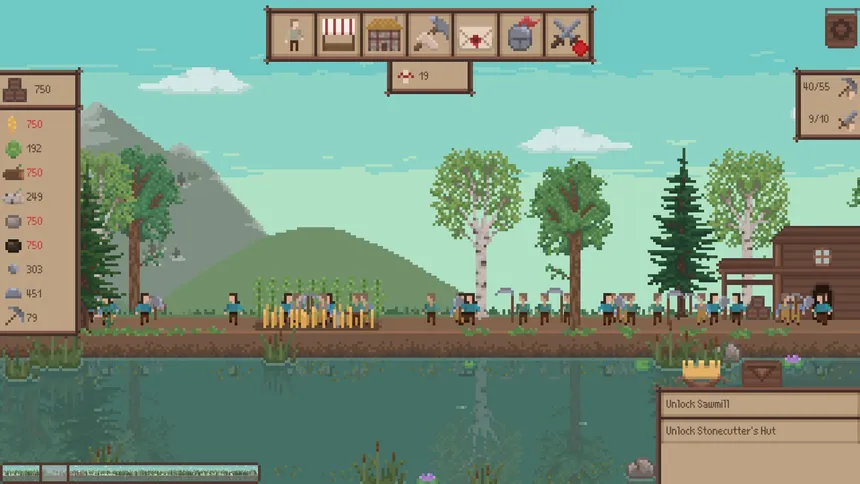Open the knight helmet military menu
The height and width of the screenshot is (484, 860).
tap(520, 35)
